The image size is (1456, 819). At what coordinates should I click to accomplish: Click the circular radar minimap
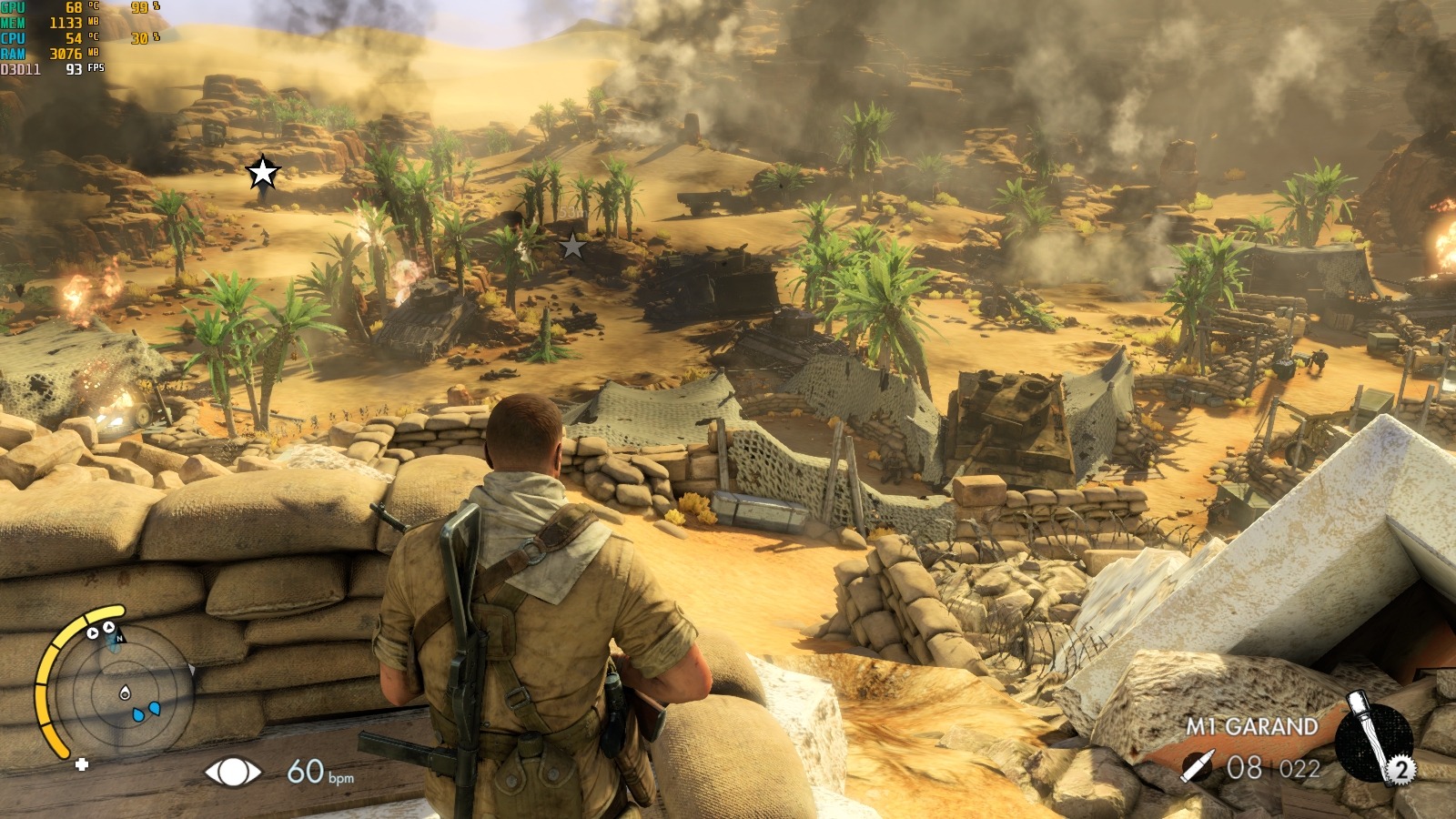125,693
